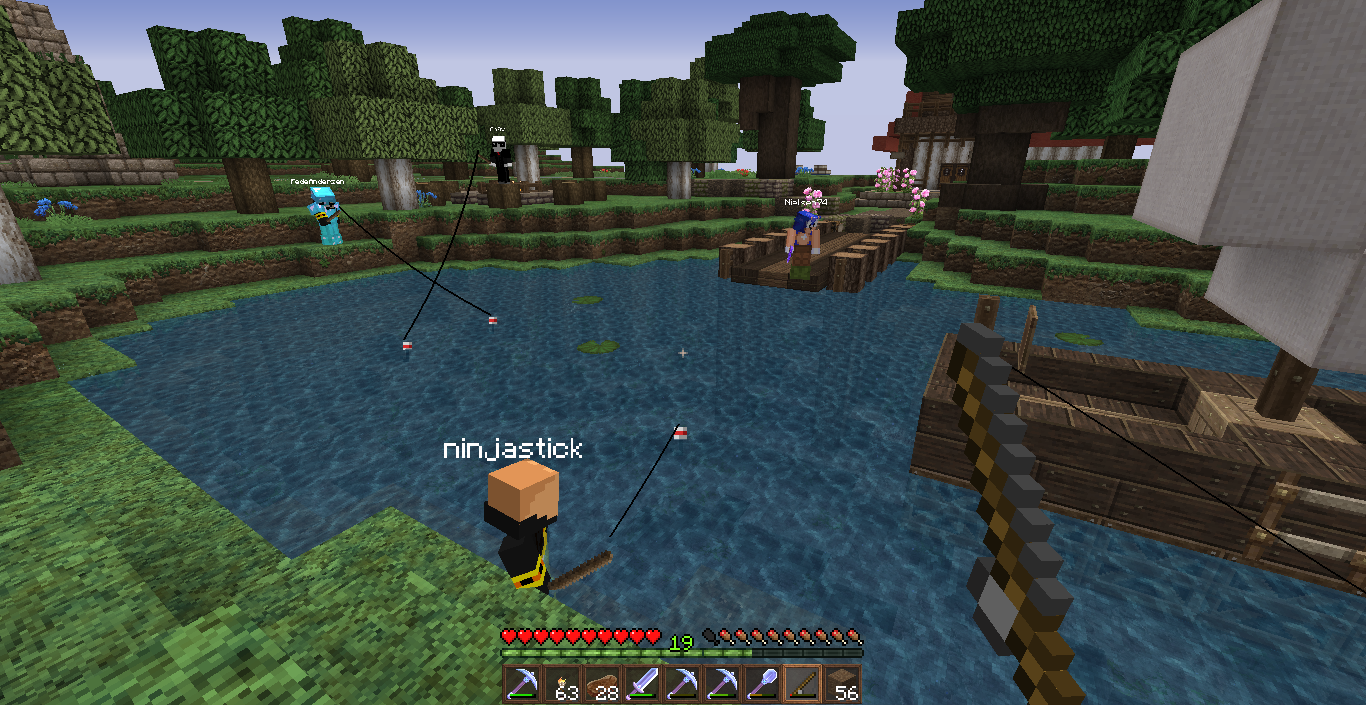Image resolution: width=1366 pixels, height=705 pixels.
Task: Switch to the dirt block stack of 56
Action: coord(842,684)
